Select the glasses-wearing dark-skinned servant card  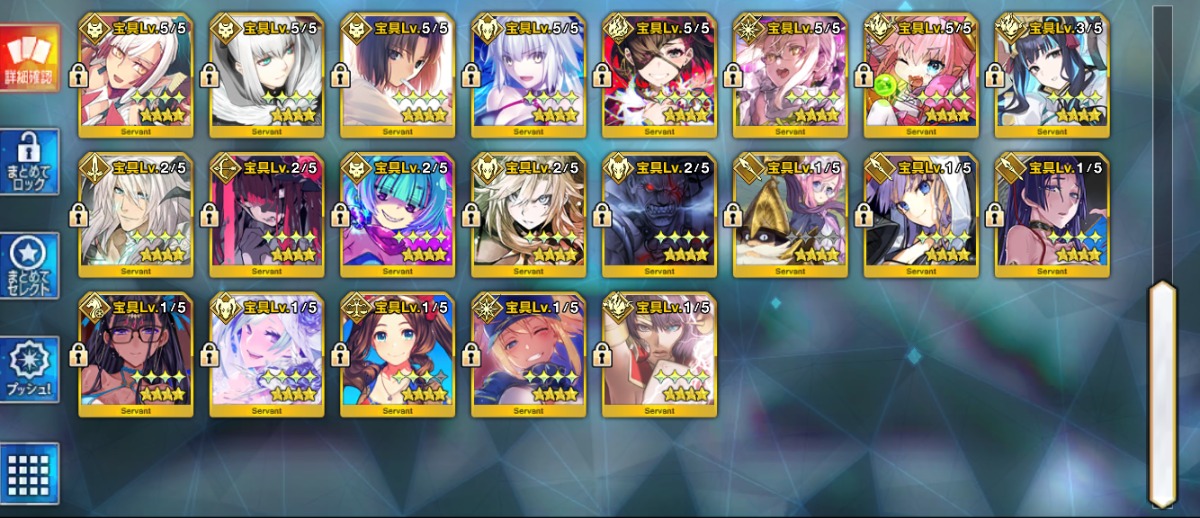(x=136, y=355)
